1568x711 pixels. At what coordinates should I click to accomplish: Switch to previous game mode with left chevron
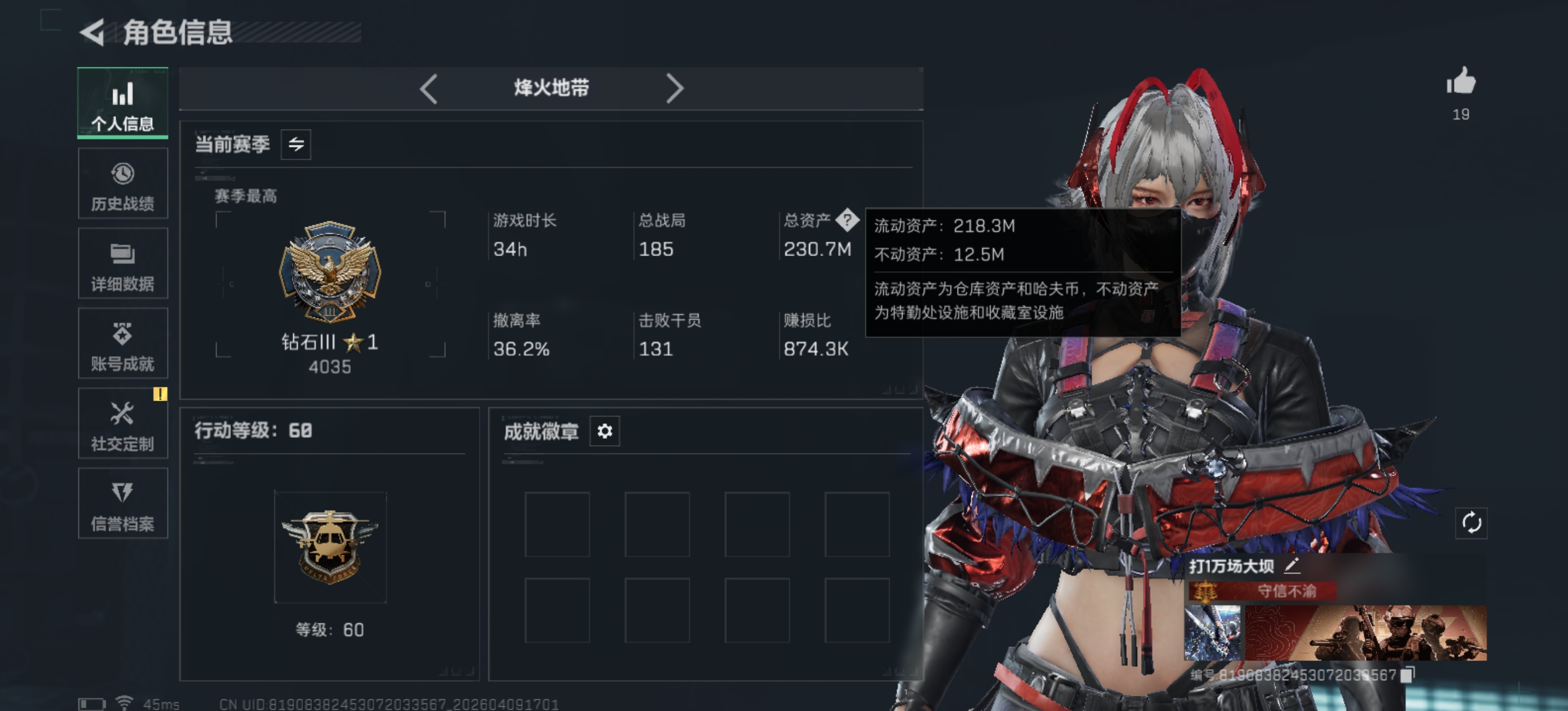pyautogui.click(x=428, y=88)
